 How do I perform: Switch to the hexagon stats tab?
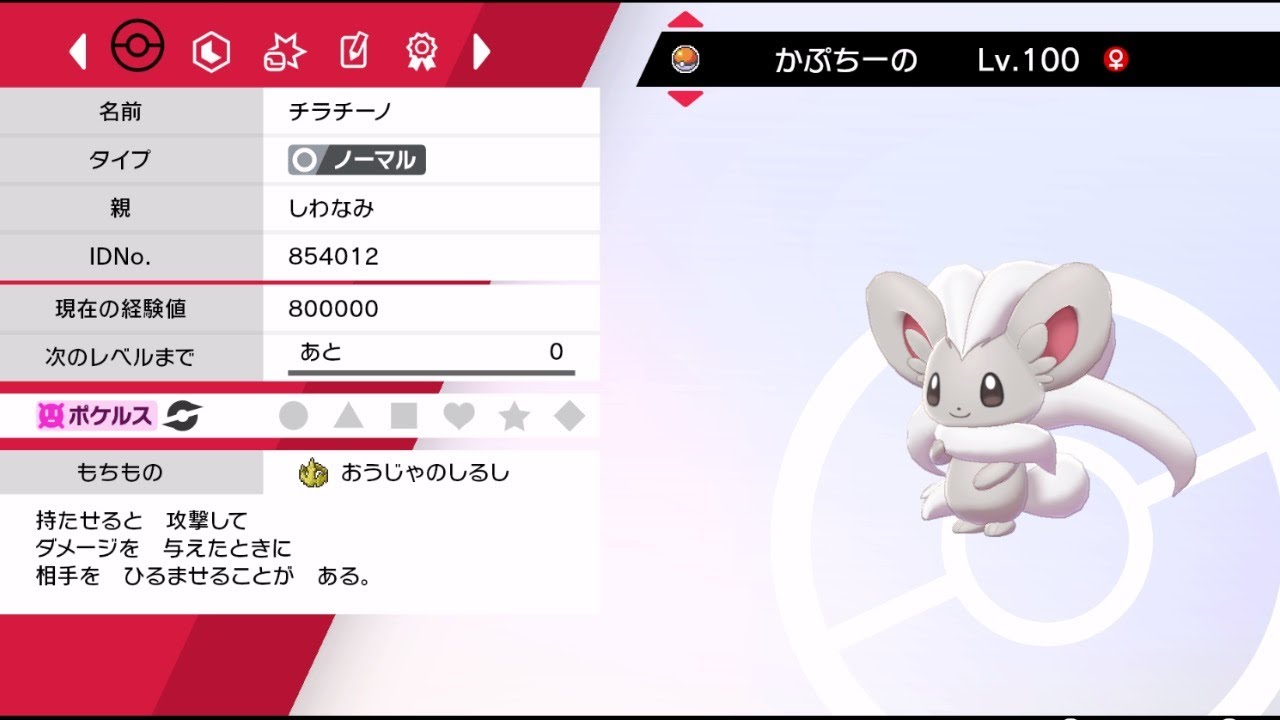[211, 51]
